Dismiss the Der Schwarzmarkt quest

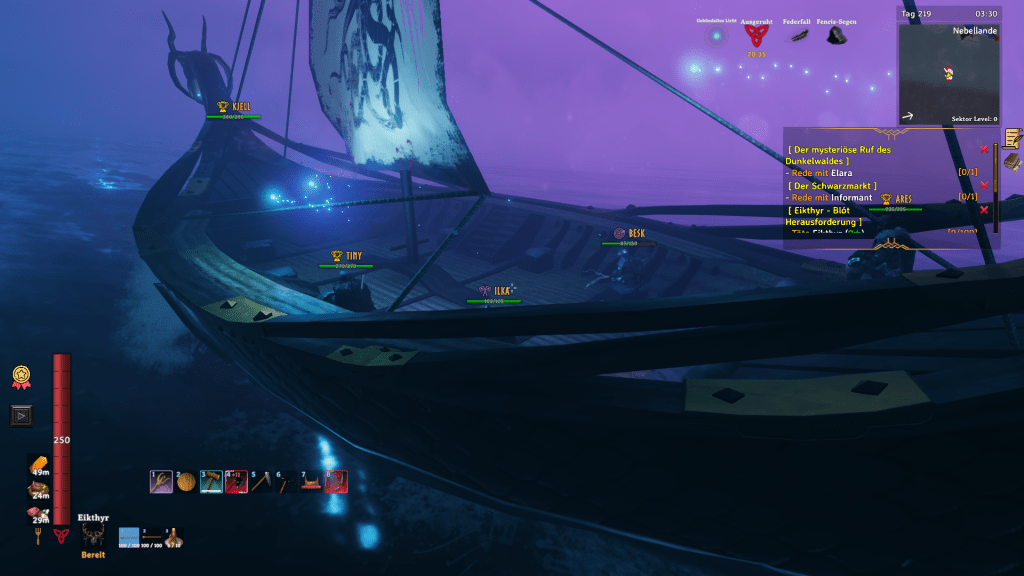point(984,185)
